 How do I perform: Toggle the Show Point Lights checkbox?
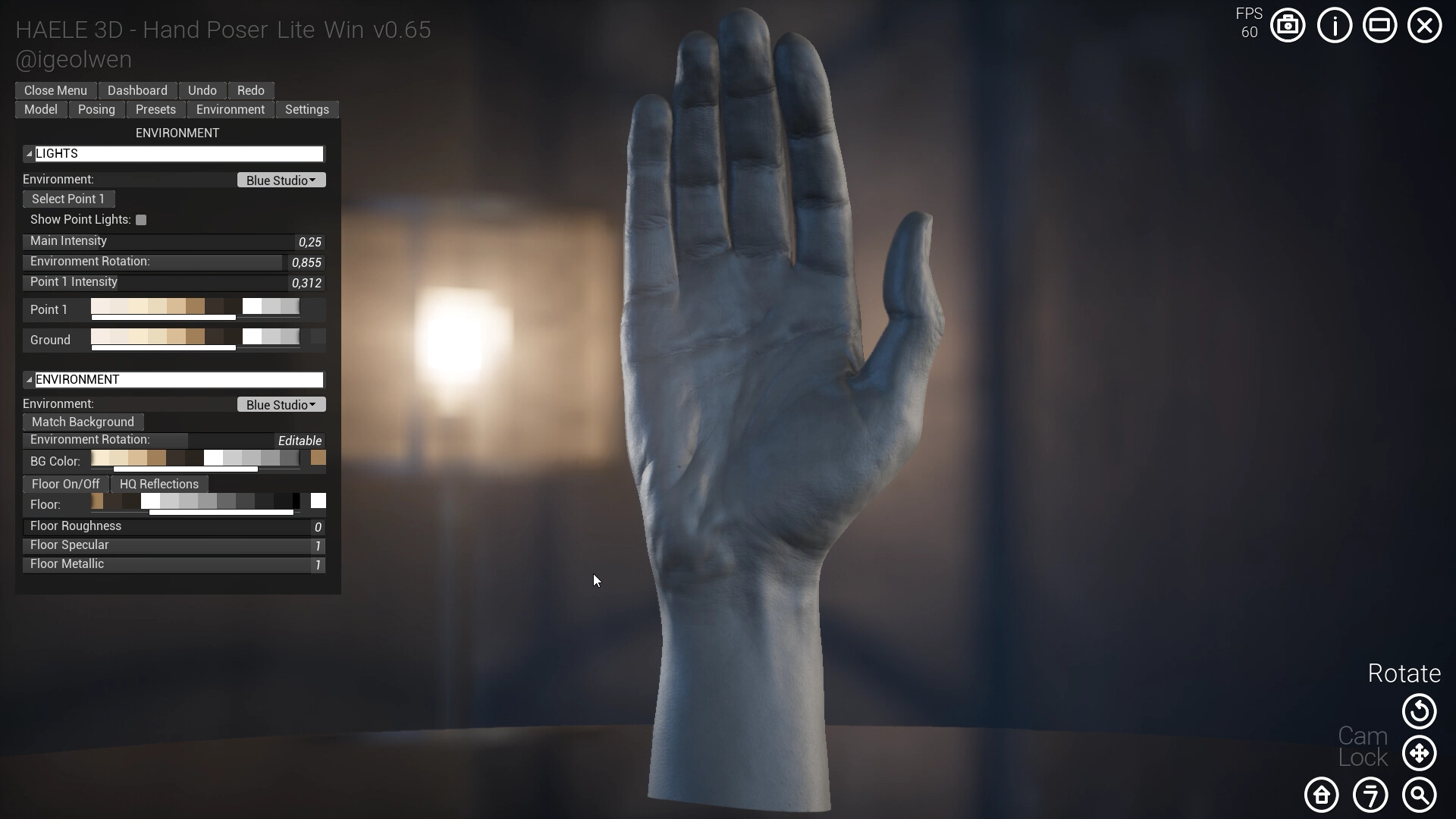pyautogui.click(x=142, y=219)
